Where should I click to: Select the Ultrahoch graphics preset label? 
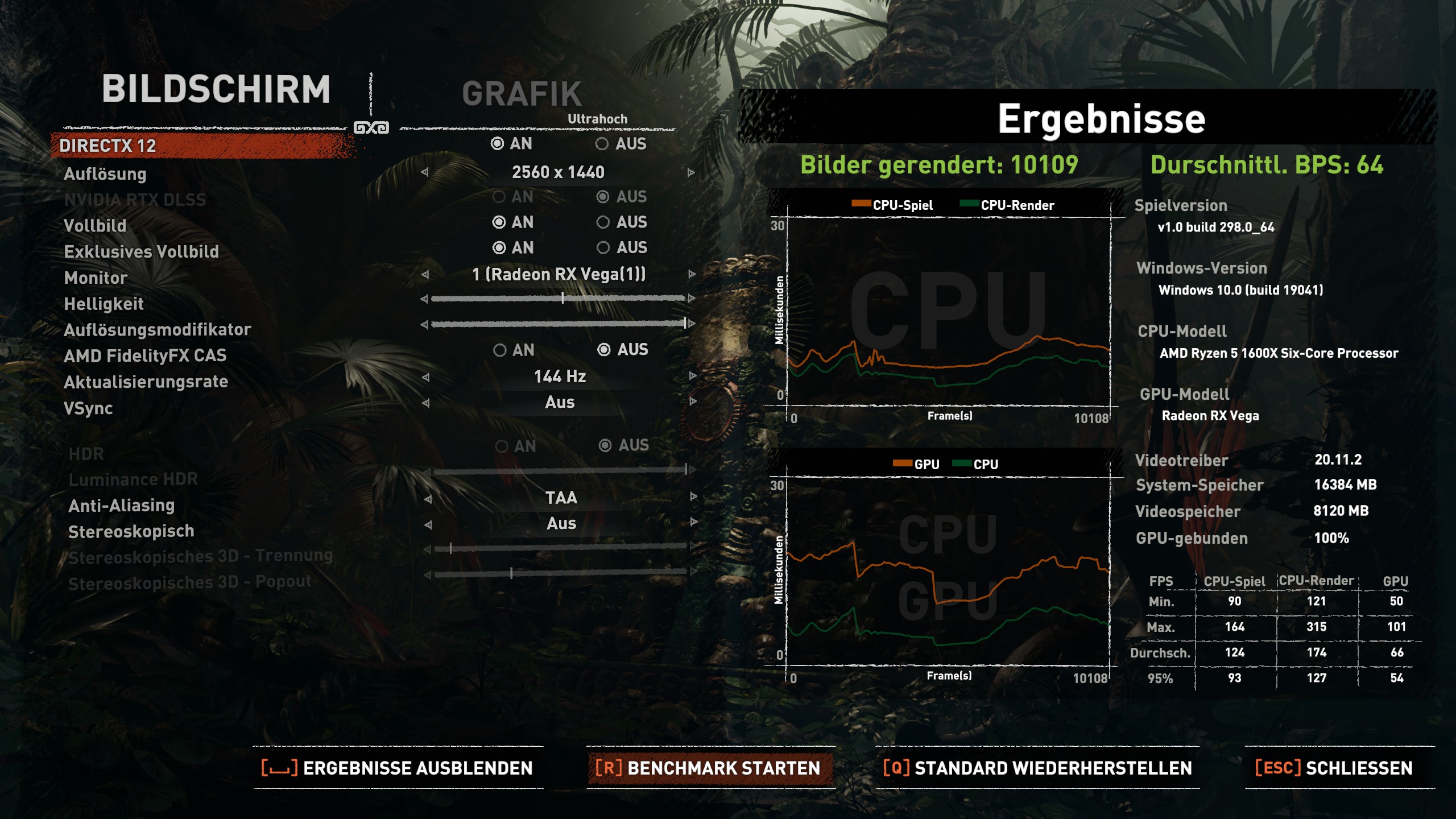click(x=597, y=119)
